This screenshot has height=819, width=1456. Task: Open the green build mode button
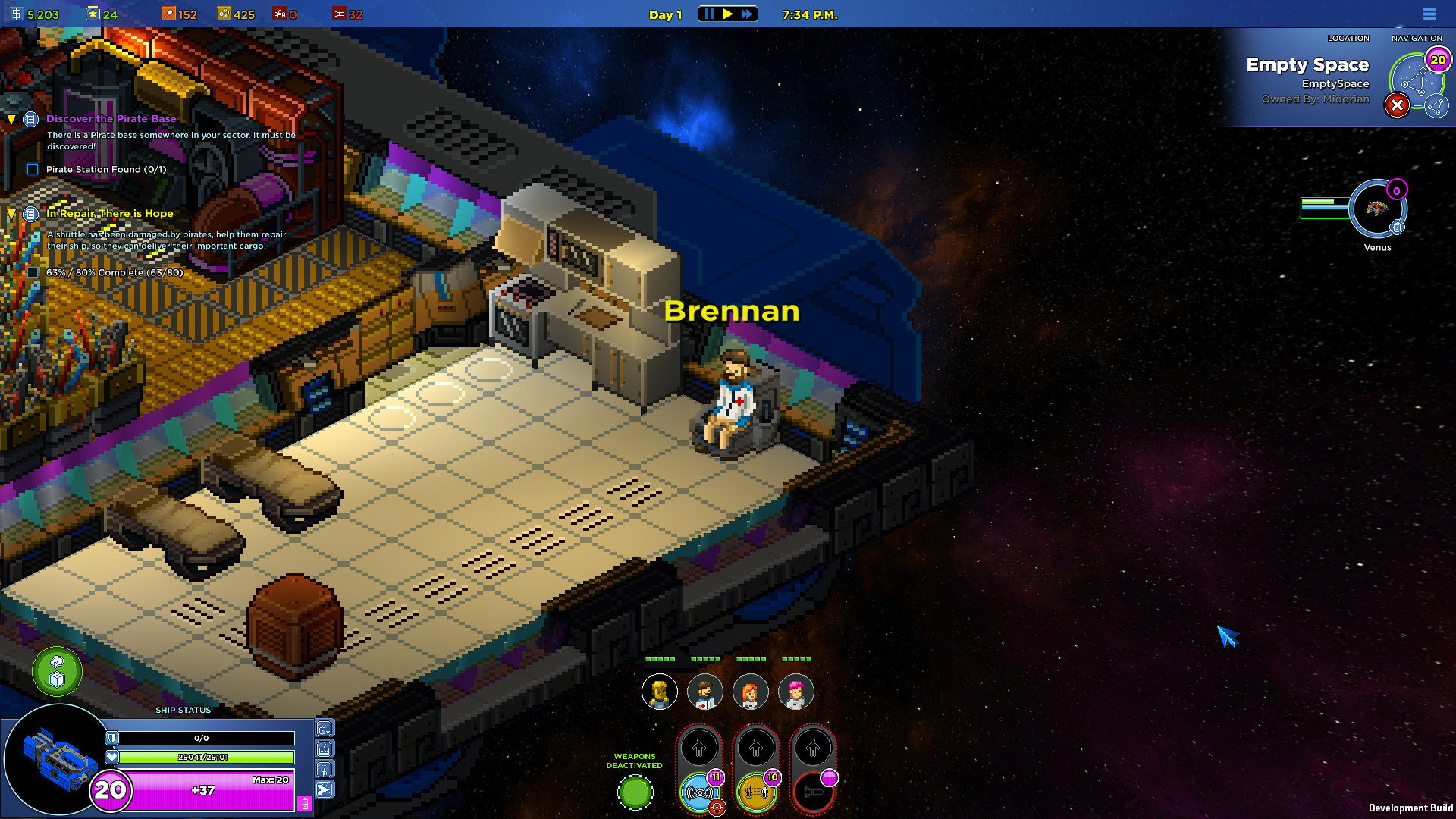[x=57, y=672]
